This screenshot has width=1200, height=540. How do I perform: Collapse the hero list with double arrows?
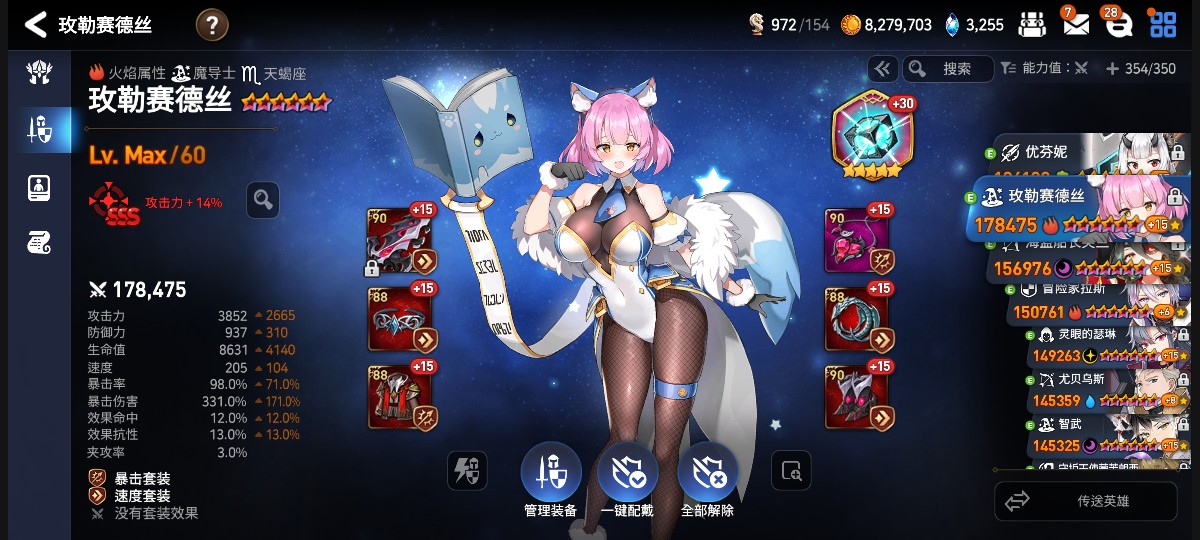(882, 69)
